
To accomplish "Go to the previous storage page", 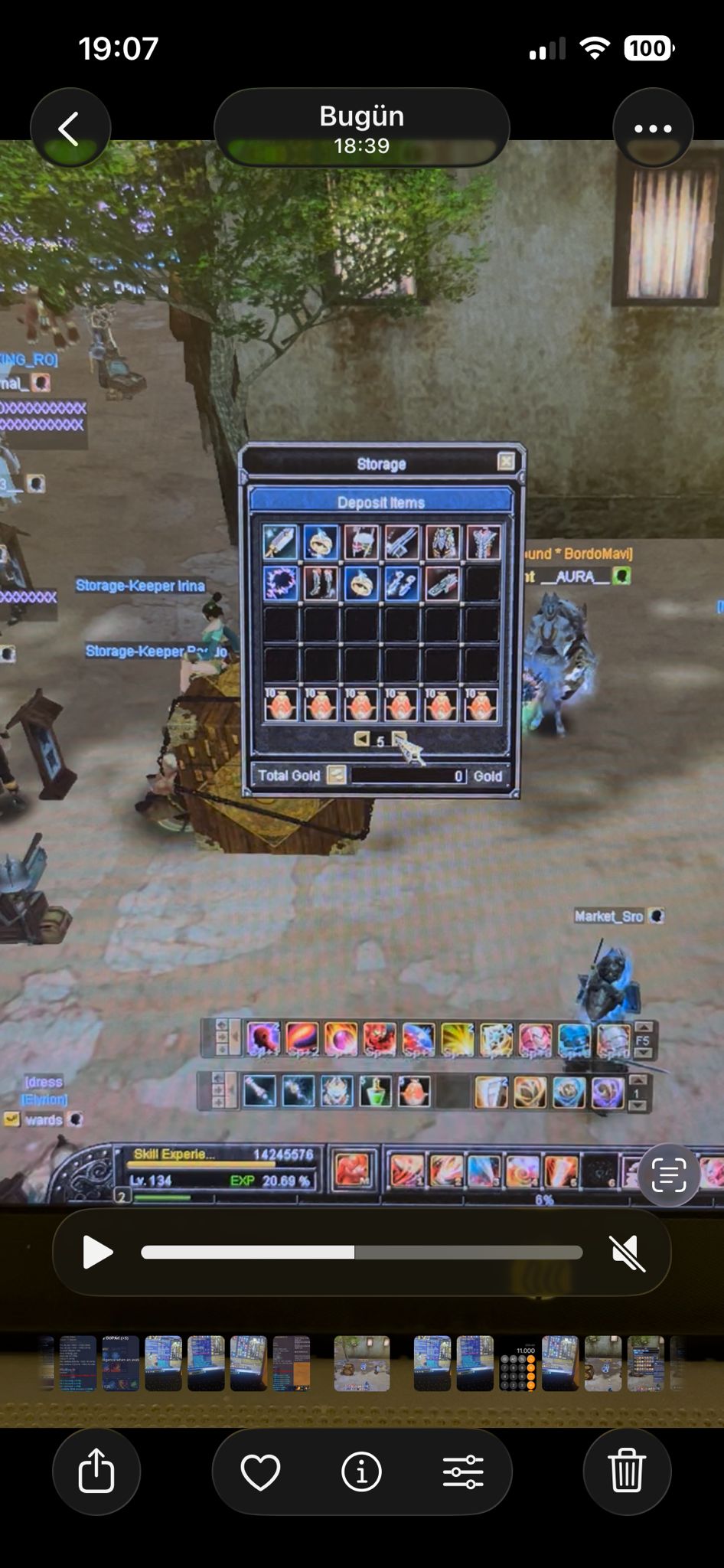I will (361, 739).
